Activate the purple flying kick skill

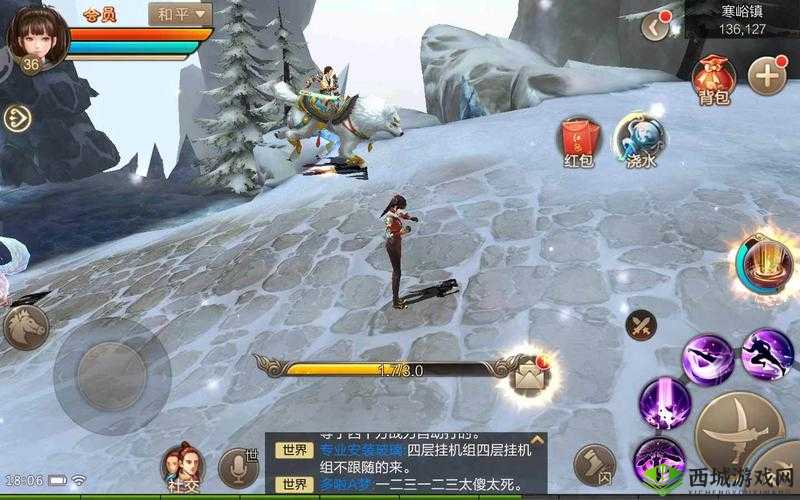707,358
